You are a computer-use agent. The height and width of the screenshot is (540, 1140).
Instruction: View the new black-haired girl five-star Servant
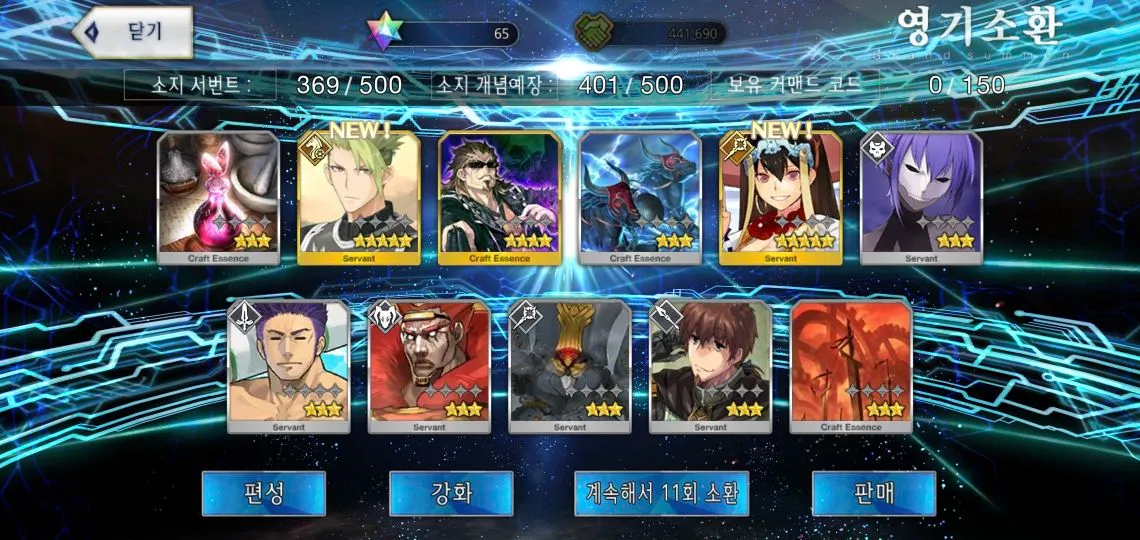coord(780,198)
